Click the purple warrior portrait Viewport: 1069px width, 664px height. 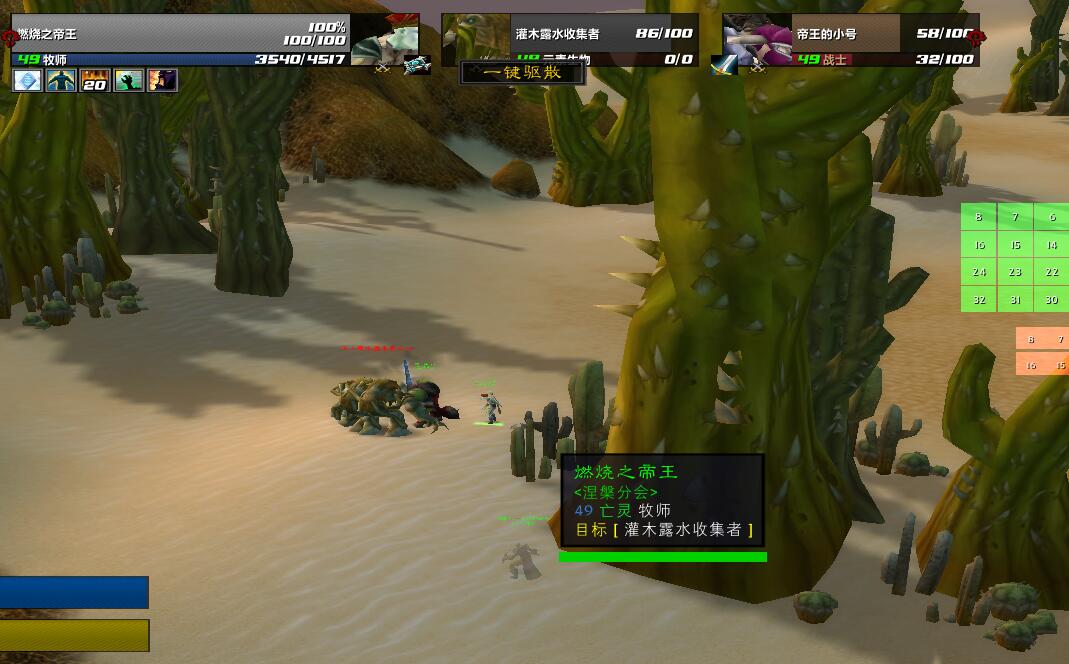click(x=756, y=40)
